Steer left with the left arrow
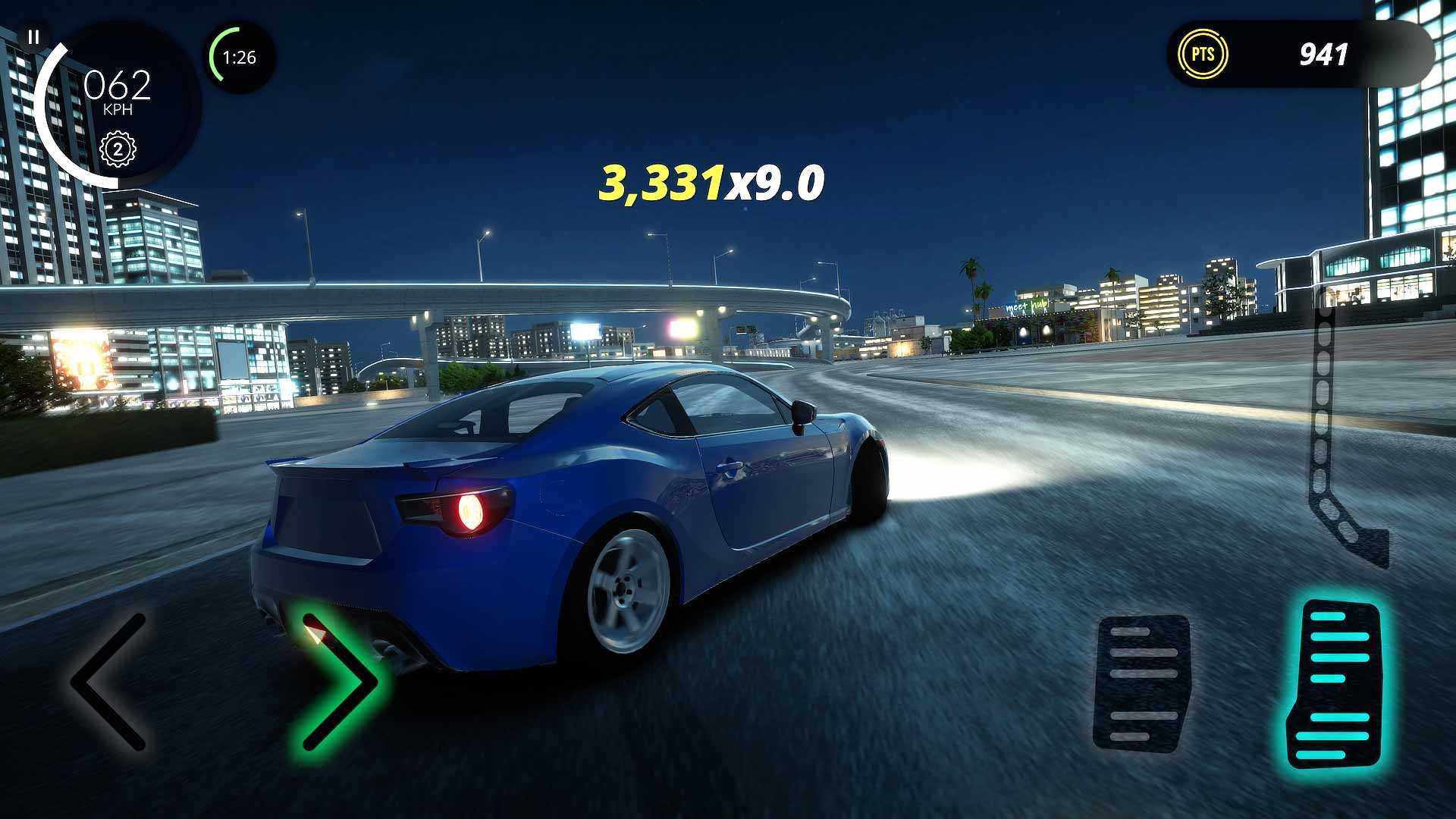 tap(108, 682)
